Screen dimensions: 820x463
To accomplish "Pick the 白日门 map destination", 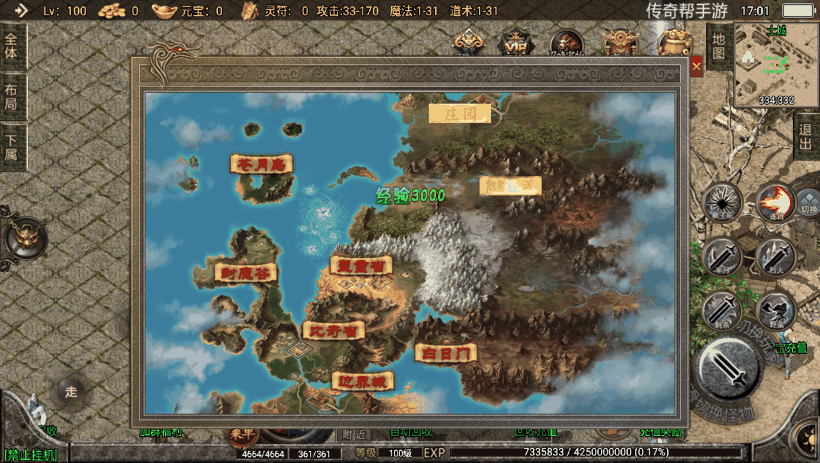I will pos(445,352).
